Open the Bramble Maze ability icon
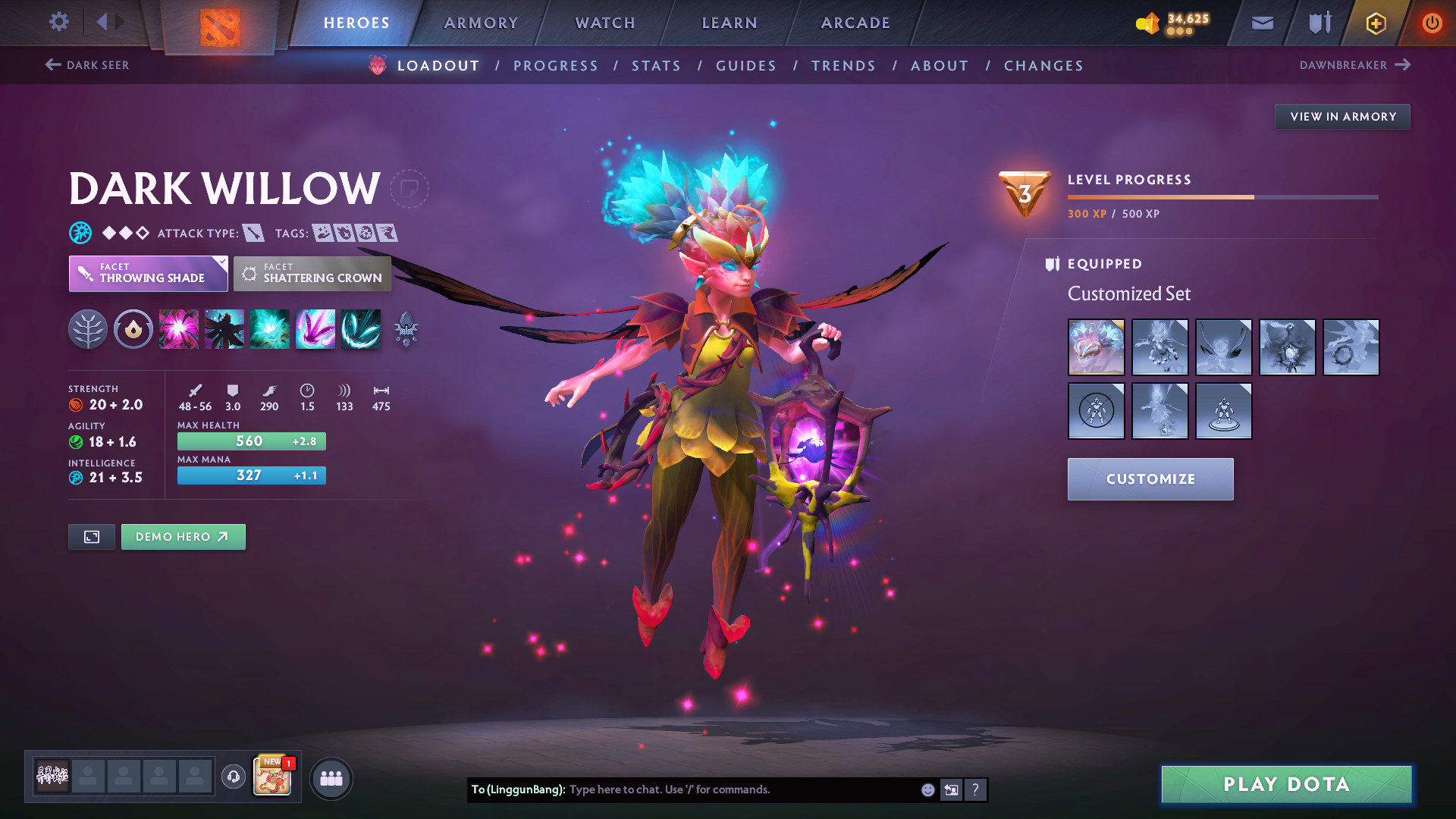This screenshot has width=1456, height=819. [x=178, y=328]
